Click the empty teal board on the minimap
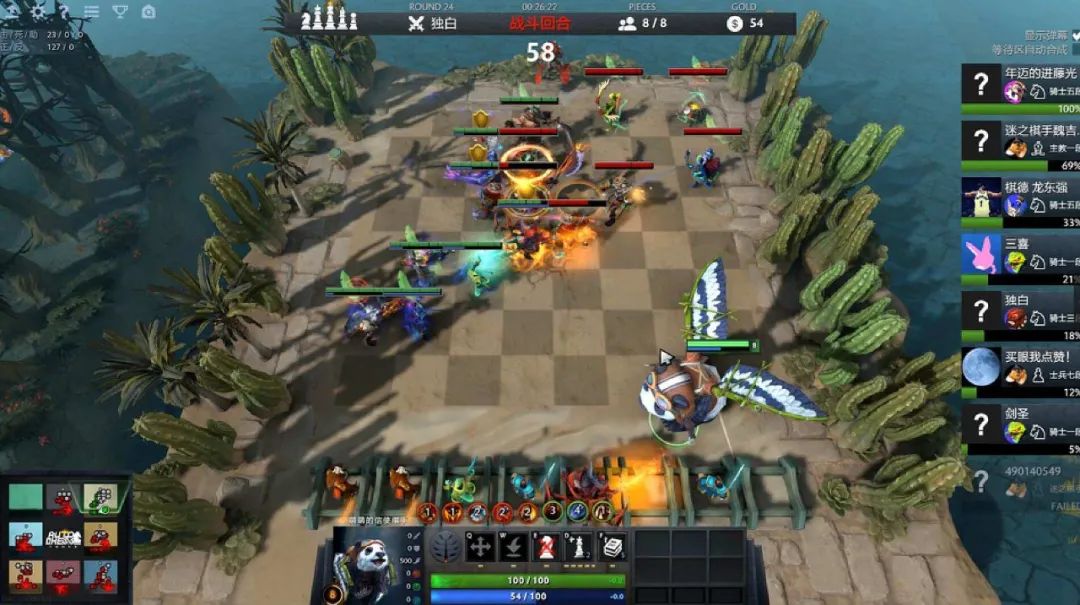Image resolution: width=1080 pixels, height=605 pixels. pos(26,497)
